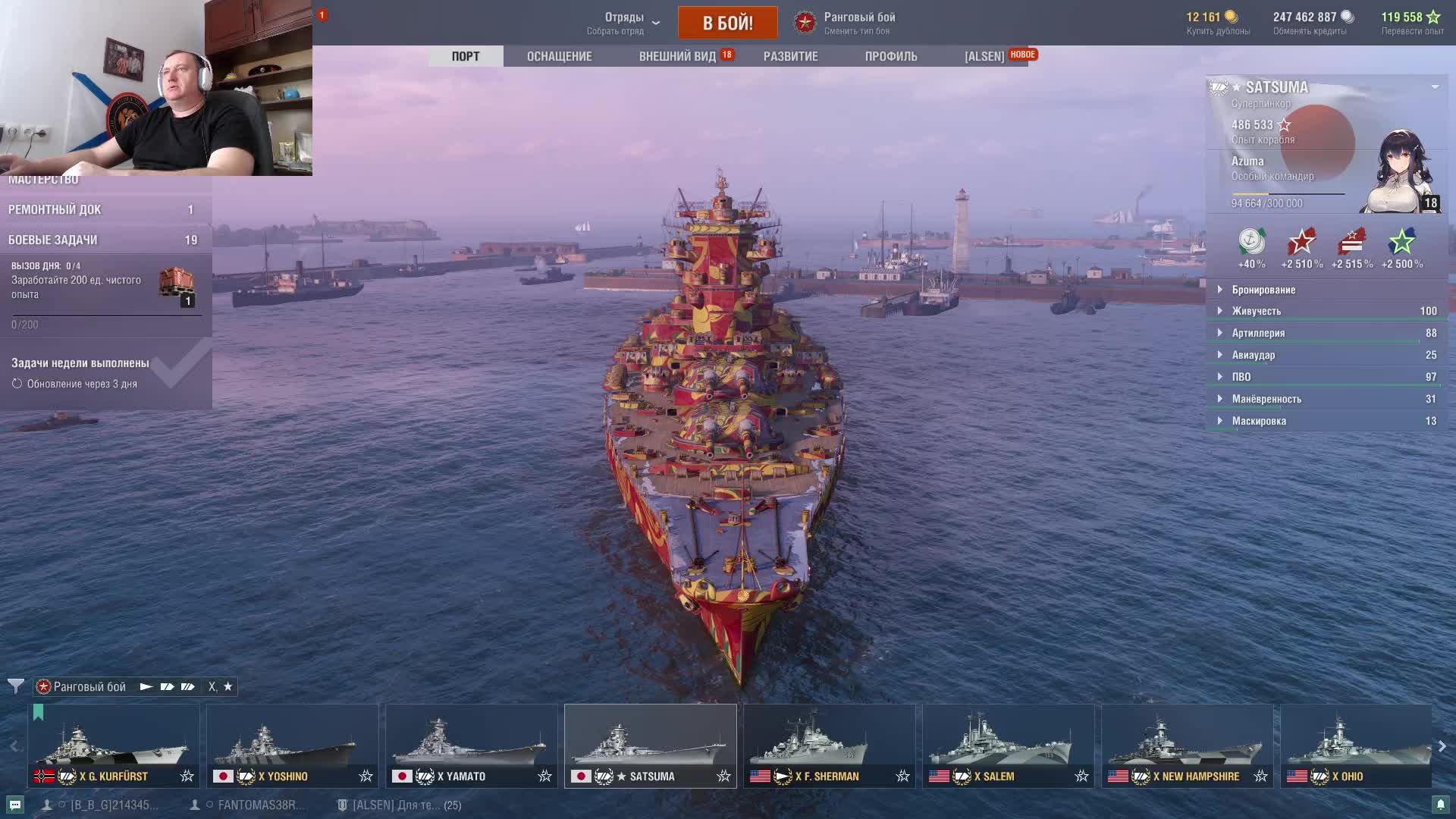Buy doubloons in the top bar
The image size is (1456, 819).
click(x=1218, y=23)
